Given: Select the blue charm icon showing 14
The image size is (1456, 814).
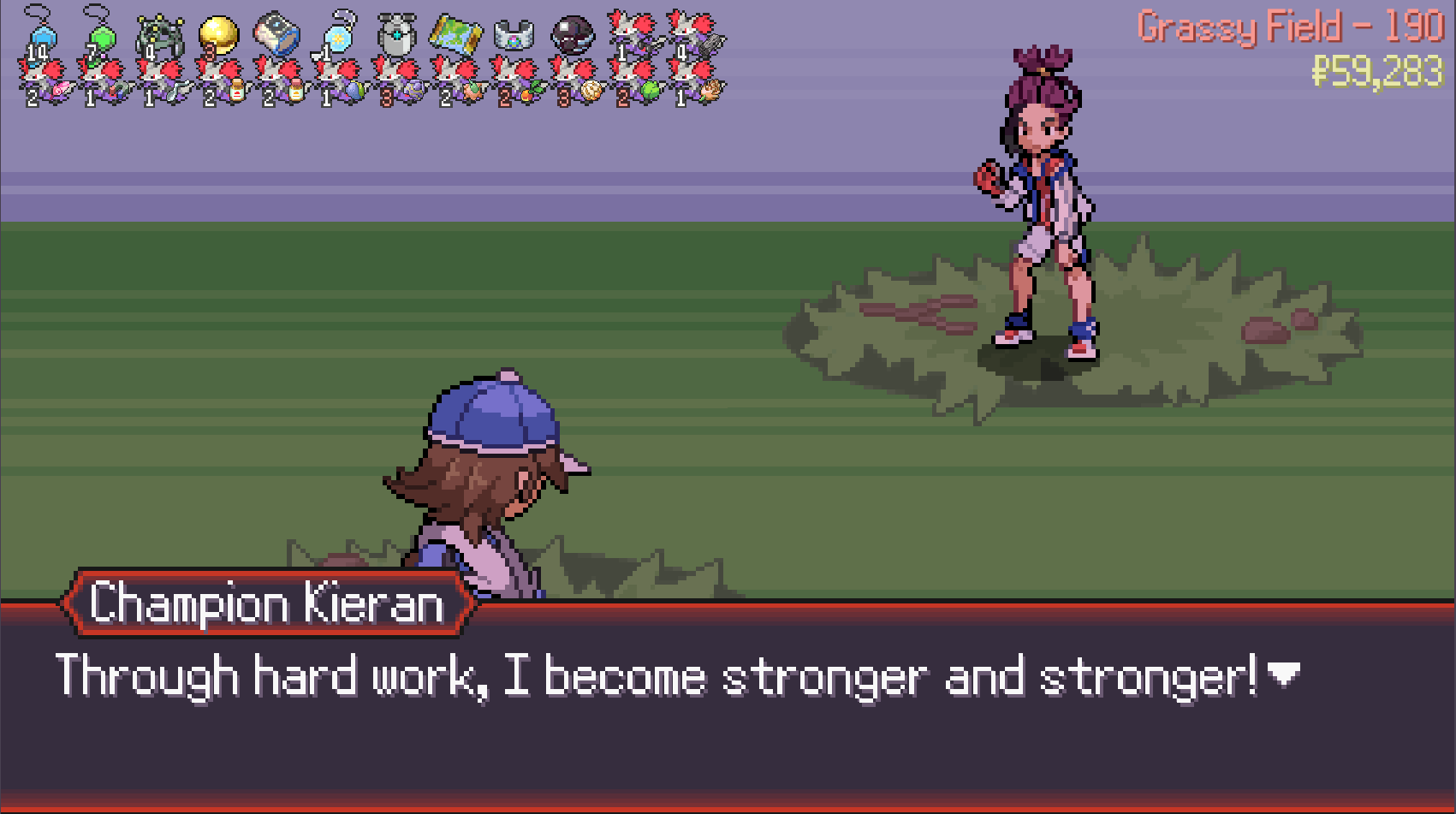Looking at the screenshot, I should (x=39, y=34).
